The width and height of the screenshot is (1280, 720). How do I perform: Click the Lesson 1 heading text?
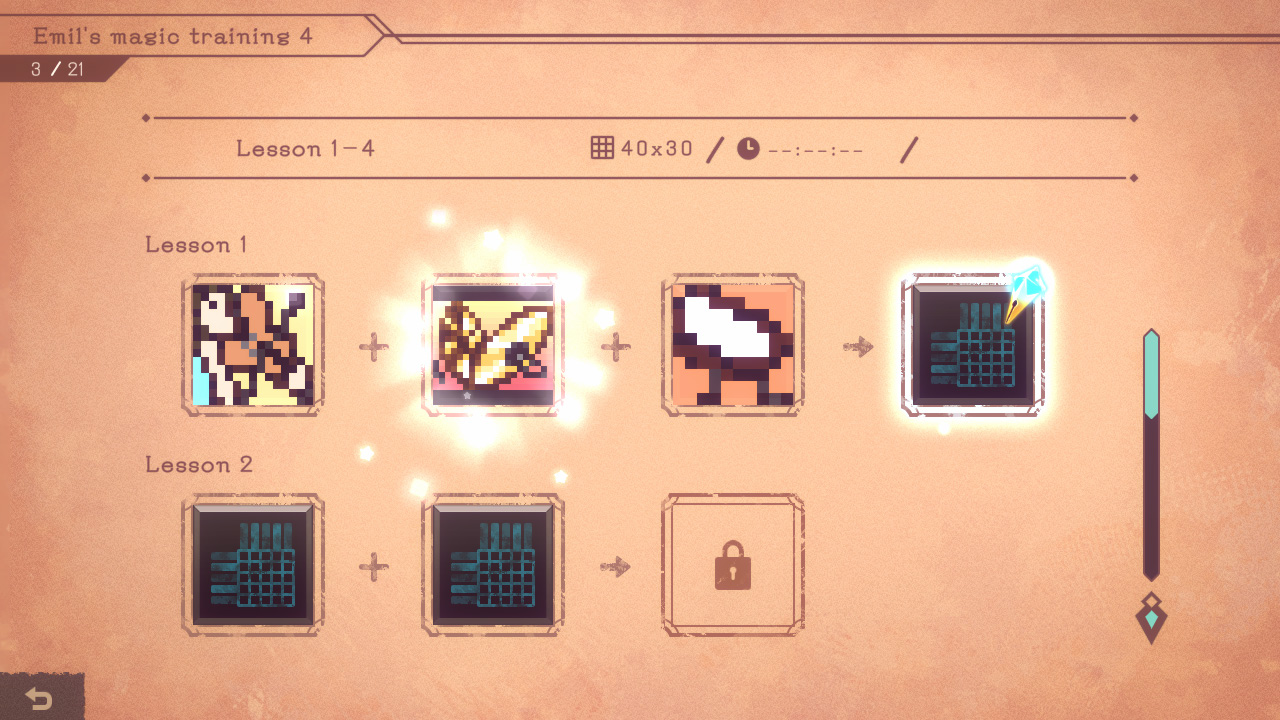[x=196, y=244]
